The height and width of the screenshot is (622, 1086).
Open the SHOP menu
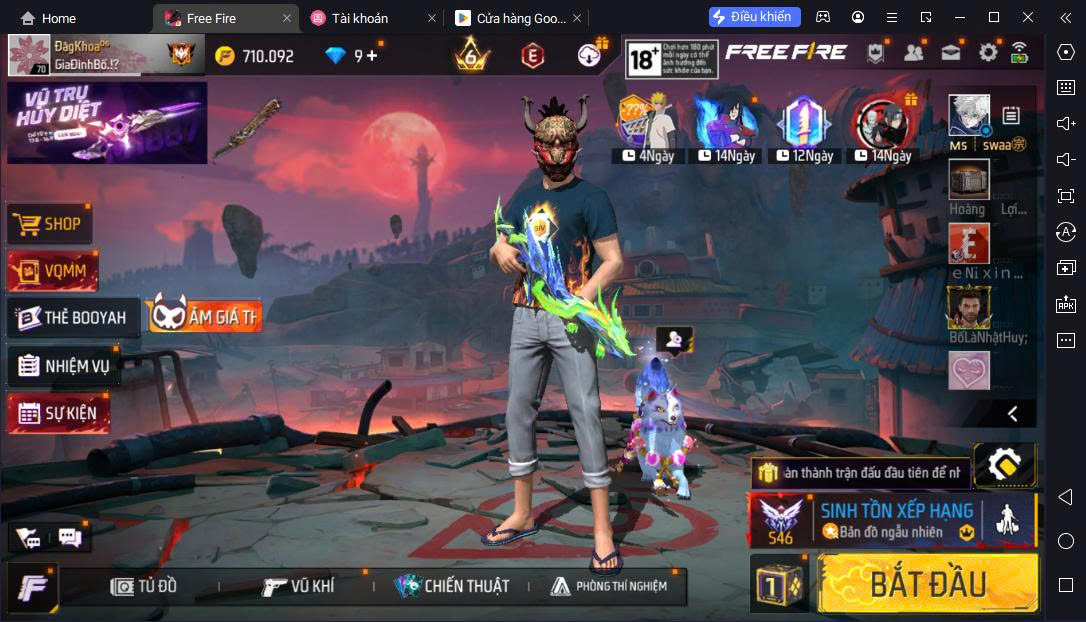50,224
